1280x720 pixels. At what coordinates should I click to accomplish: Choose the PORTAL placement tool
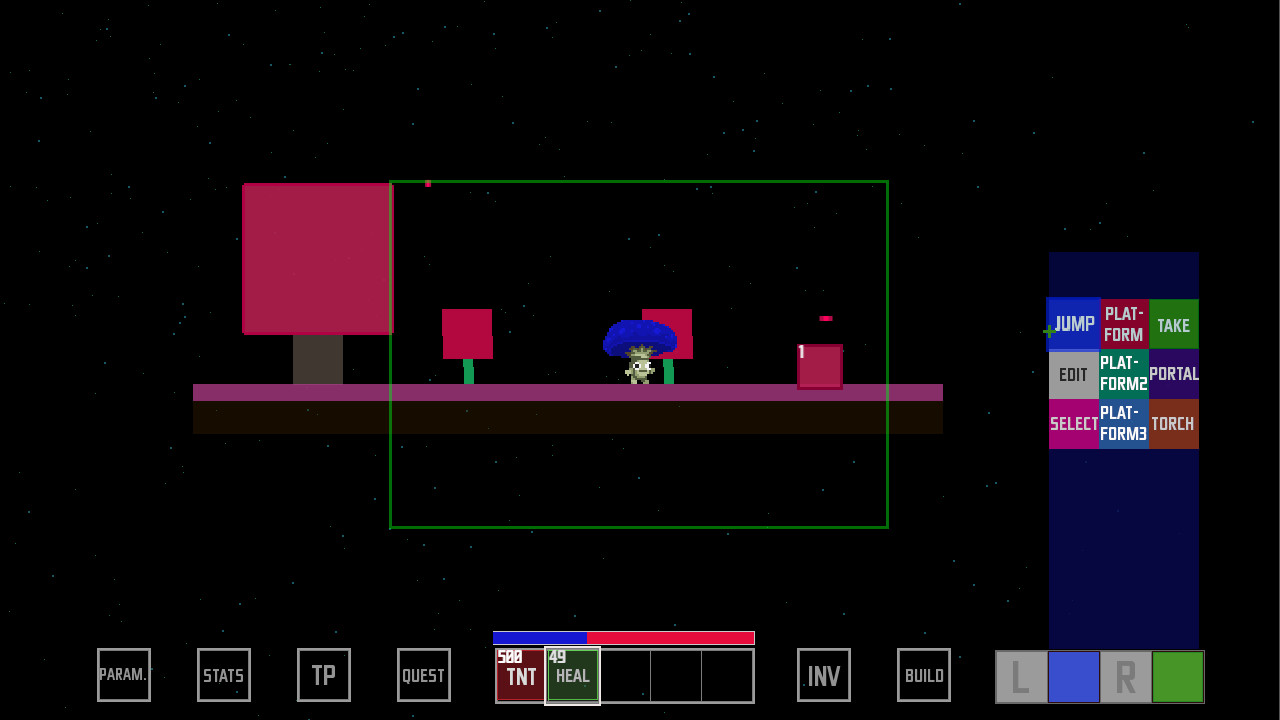coord(1173,374)
